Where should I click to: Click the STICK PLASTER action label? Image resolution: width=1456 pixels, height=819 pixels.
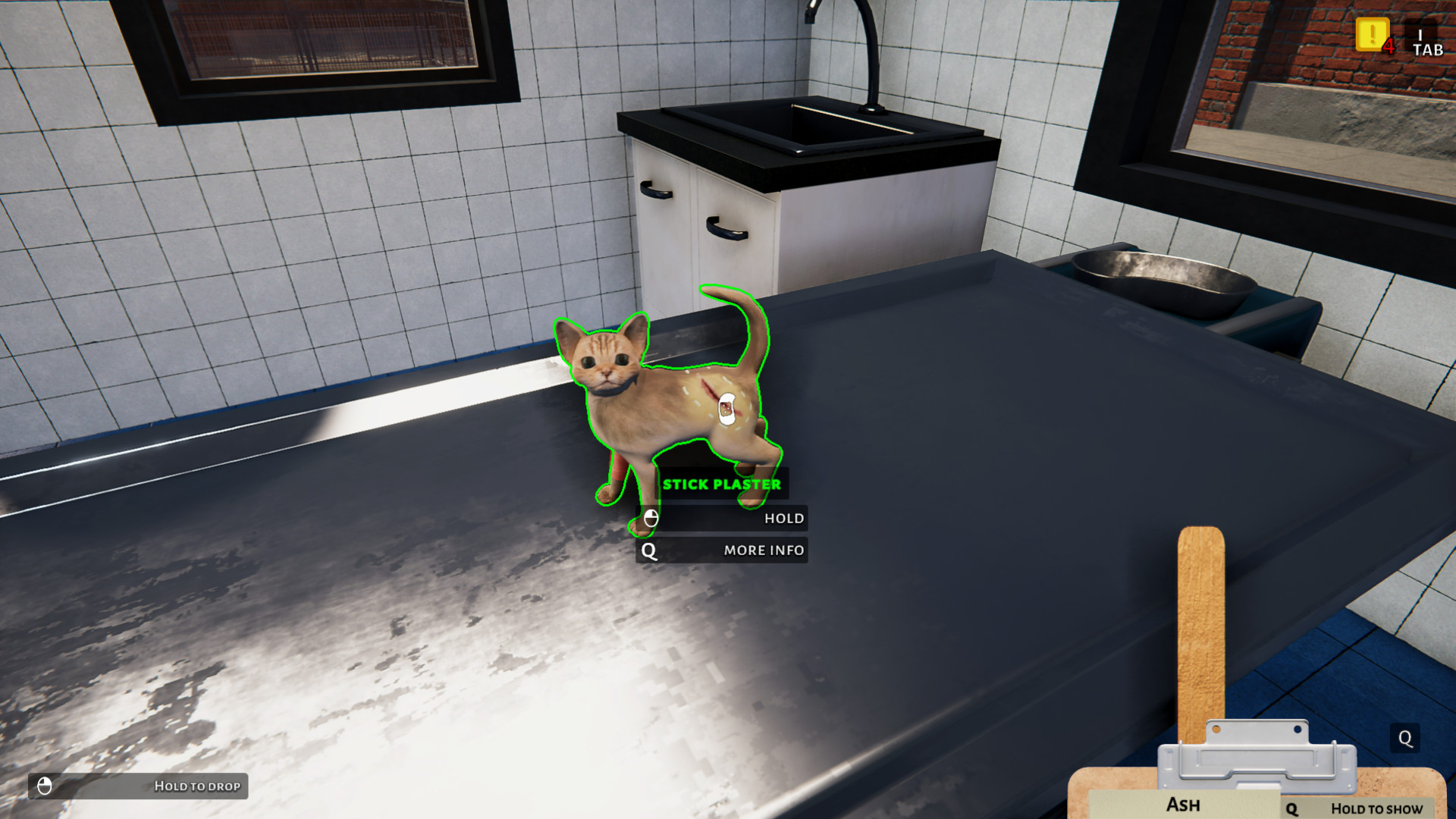point(722,483)
